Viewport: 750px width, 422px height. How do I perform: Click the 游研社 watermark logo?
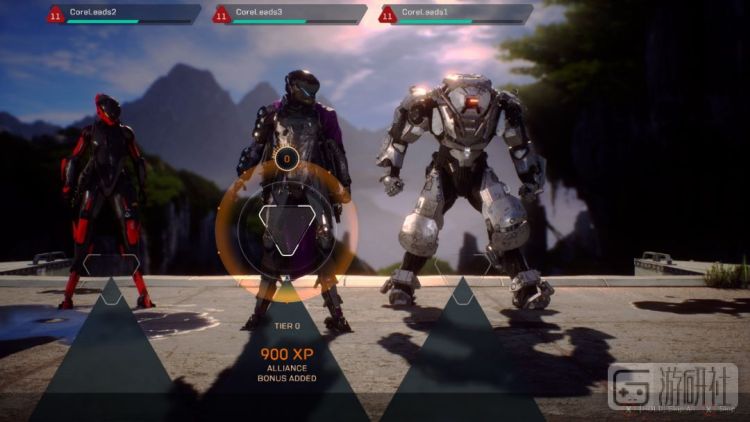[x=672, y=386]
